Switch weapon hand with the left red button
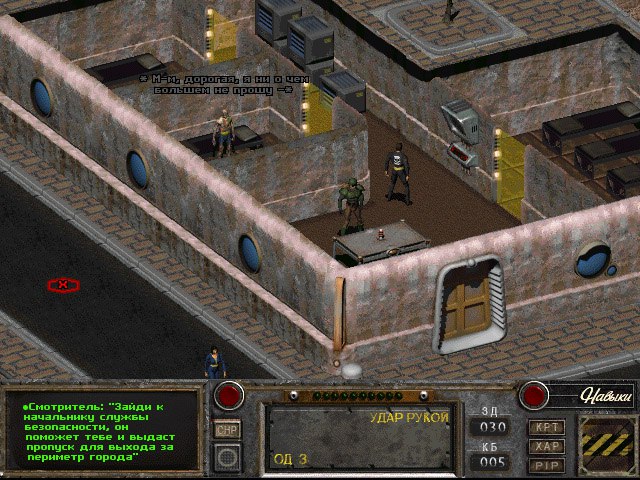 click(x=229, y=395)
